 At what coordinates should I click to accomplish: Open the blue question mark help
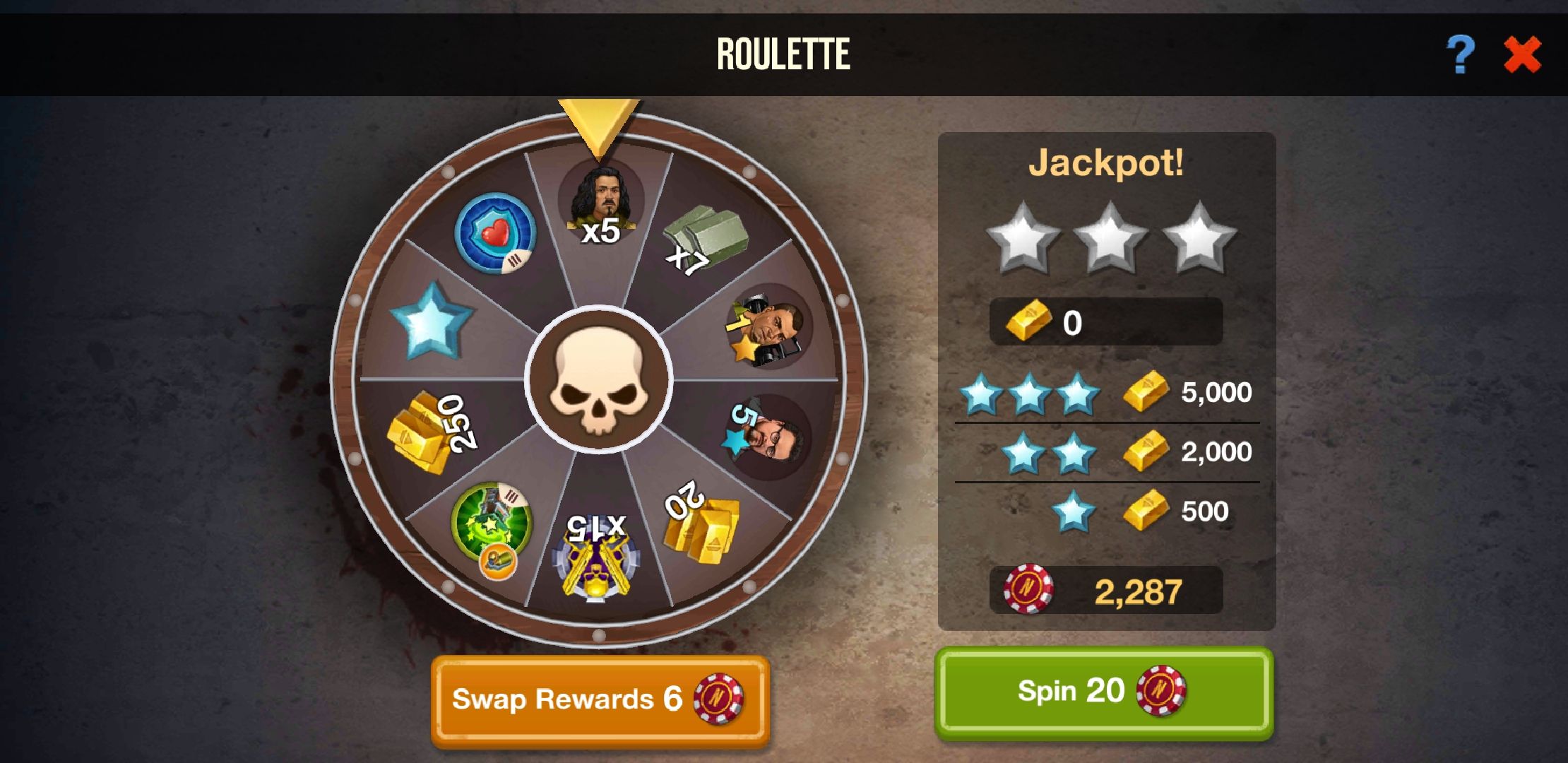point(1460,55)
